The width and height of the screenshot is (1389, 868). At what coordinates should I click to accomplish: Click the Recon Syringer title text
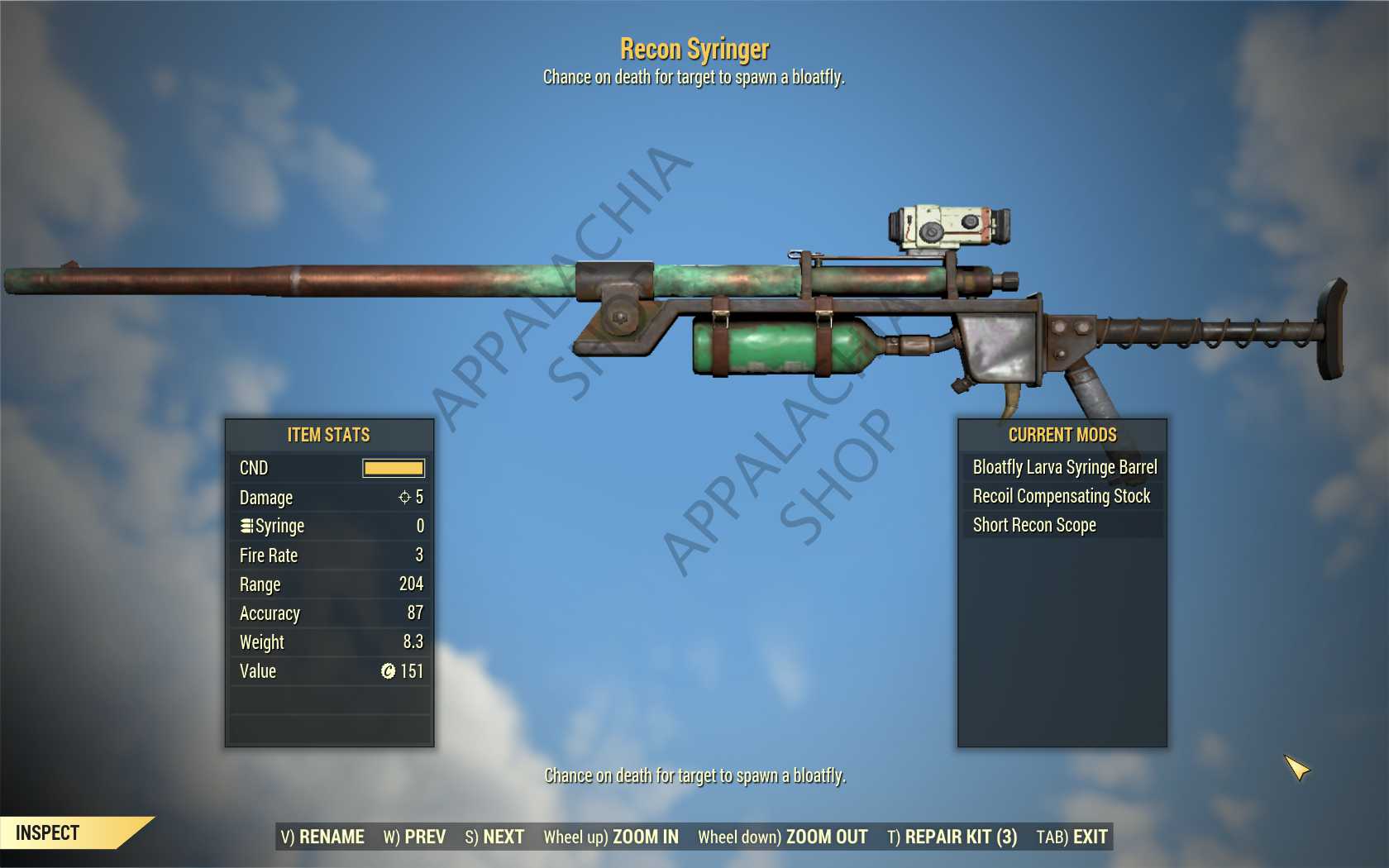(x=694, y=50)
